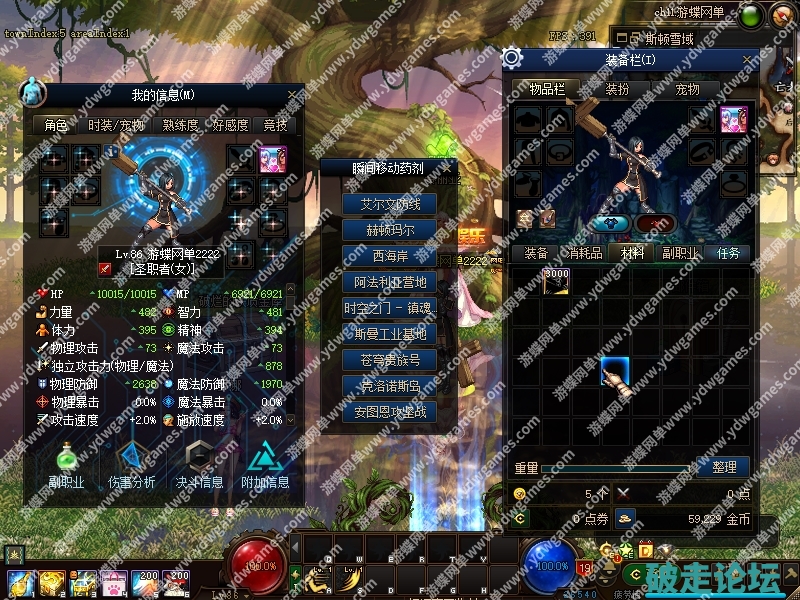Image resolution: width=800 pixels, height=600 pixels.
Task: Teleport to 赫顿玛尔
Action: click(389, 230)
